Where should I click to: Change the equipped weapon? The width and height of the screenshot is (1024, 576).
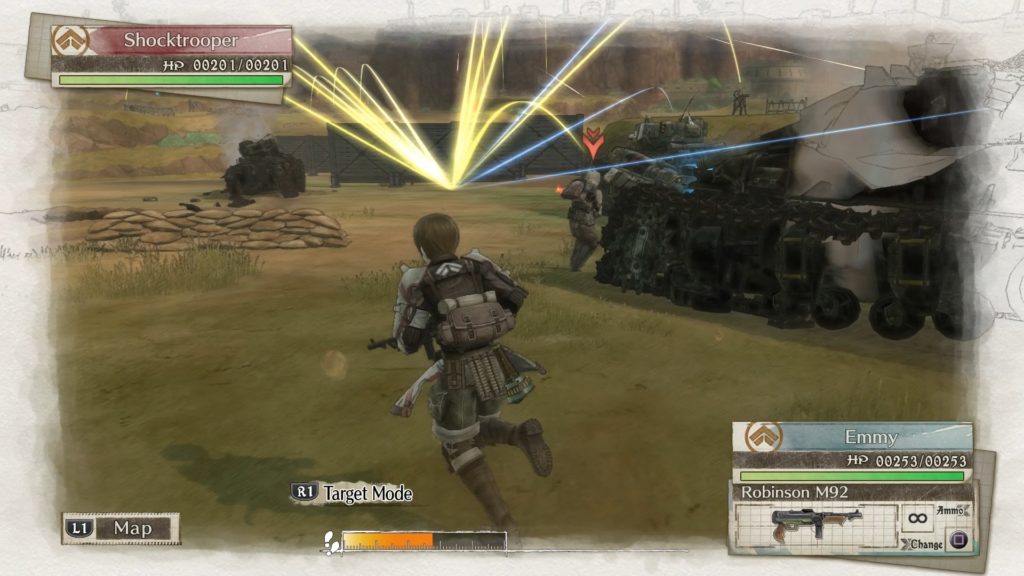[x=957, y=543]
